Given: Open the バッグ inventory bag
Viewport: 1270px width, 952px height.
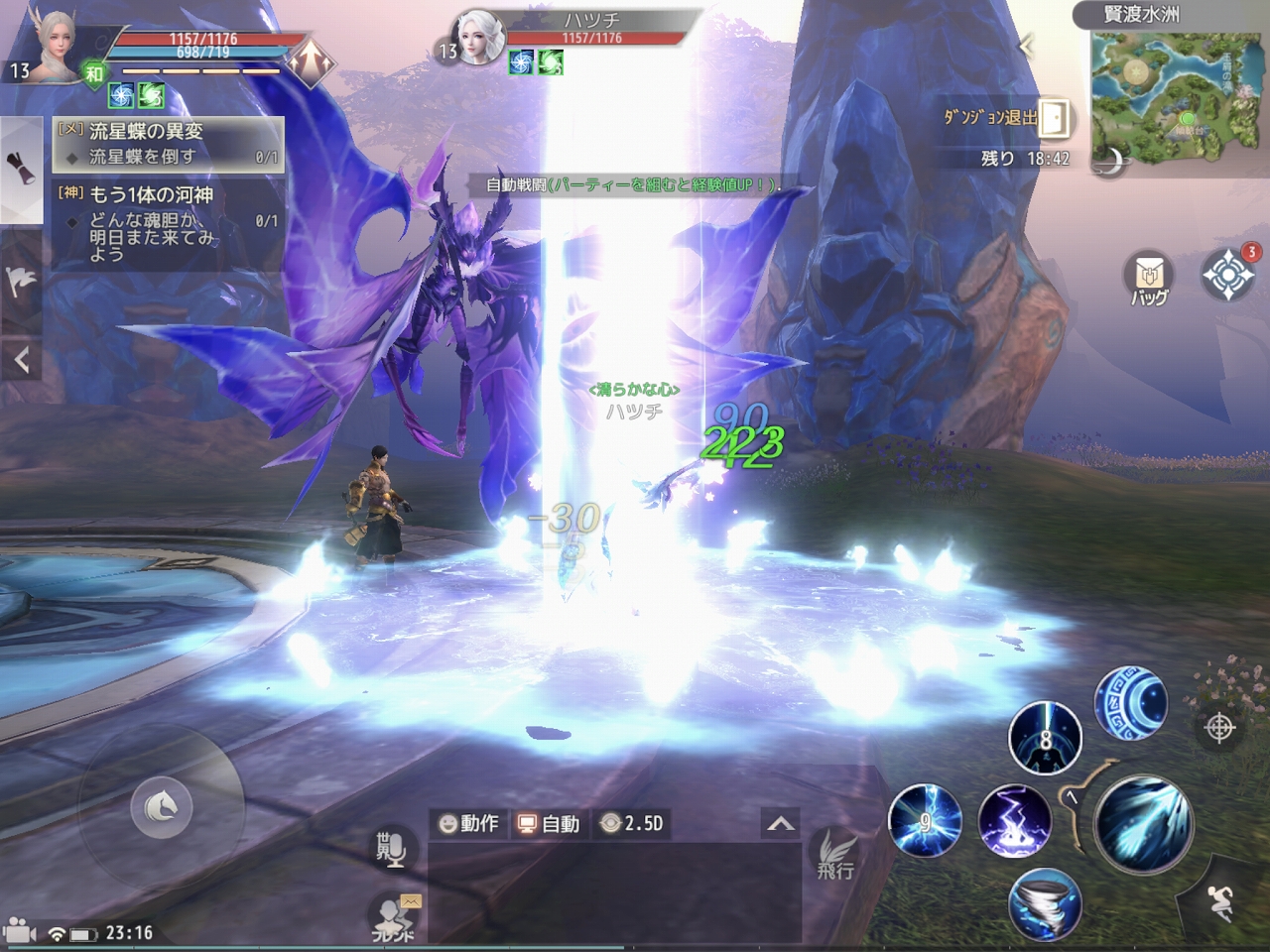Looking at the screenshot, I should tap(1149, 277).
